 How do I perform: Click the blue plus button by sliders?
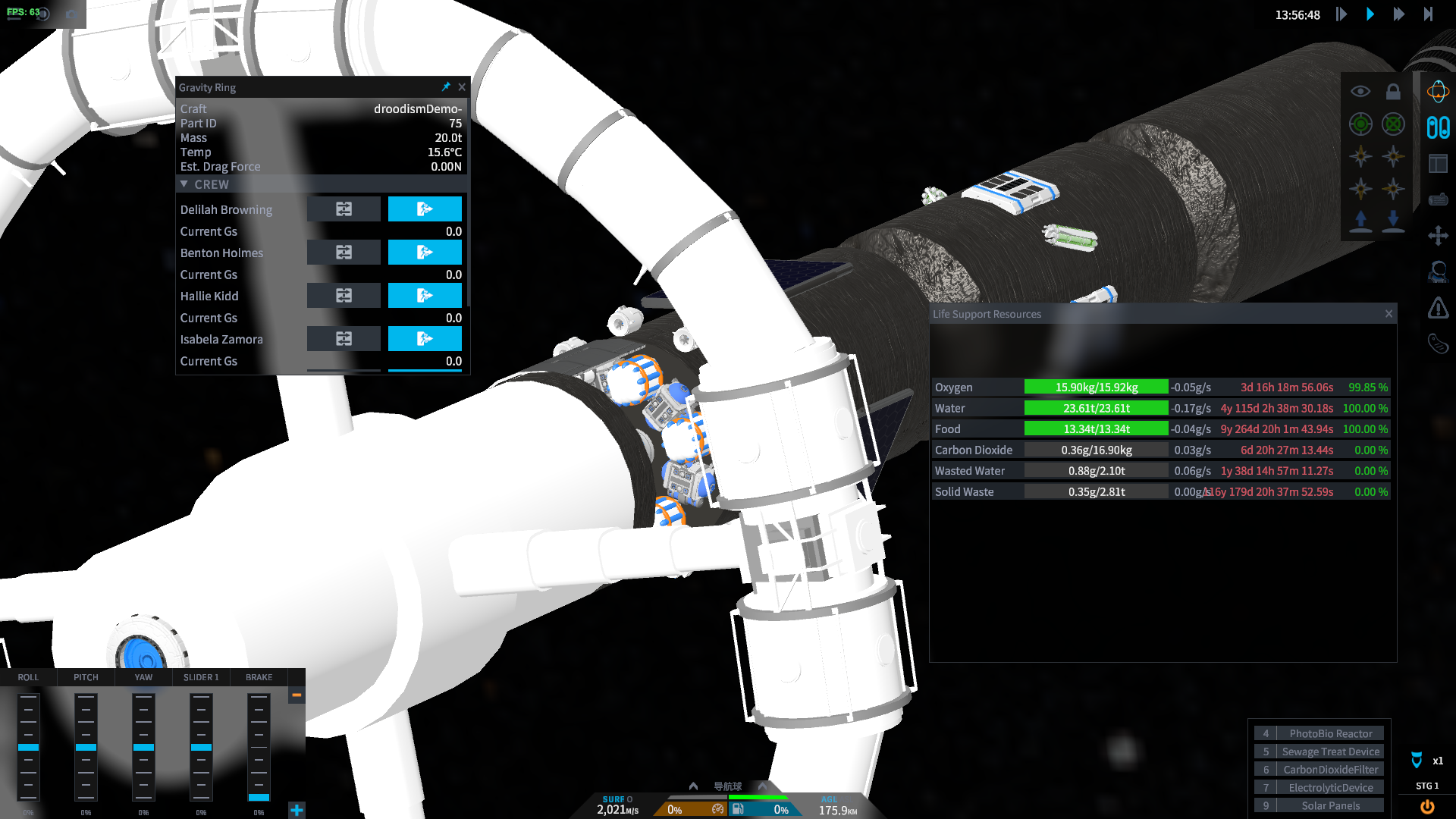coord(297,810)
